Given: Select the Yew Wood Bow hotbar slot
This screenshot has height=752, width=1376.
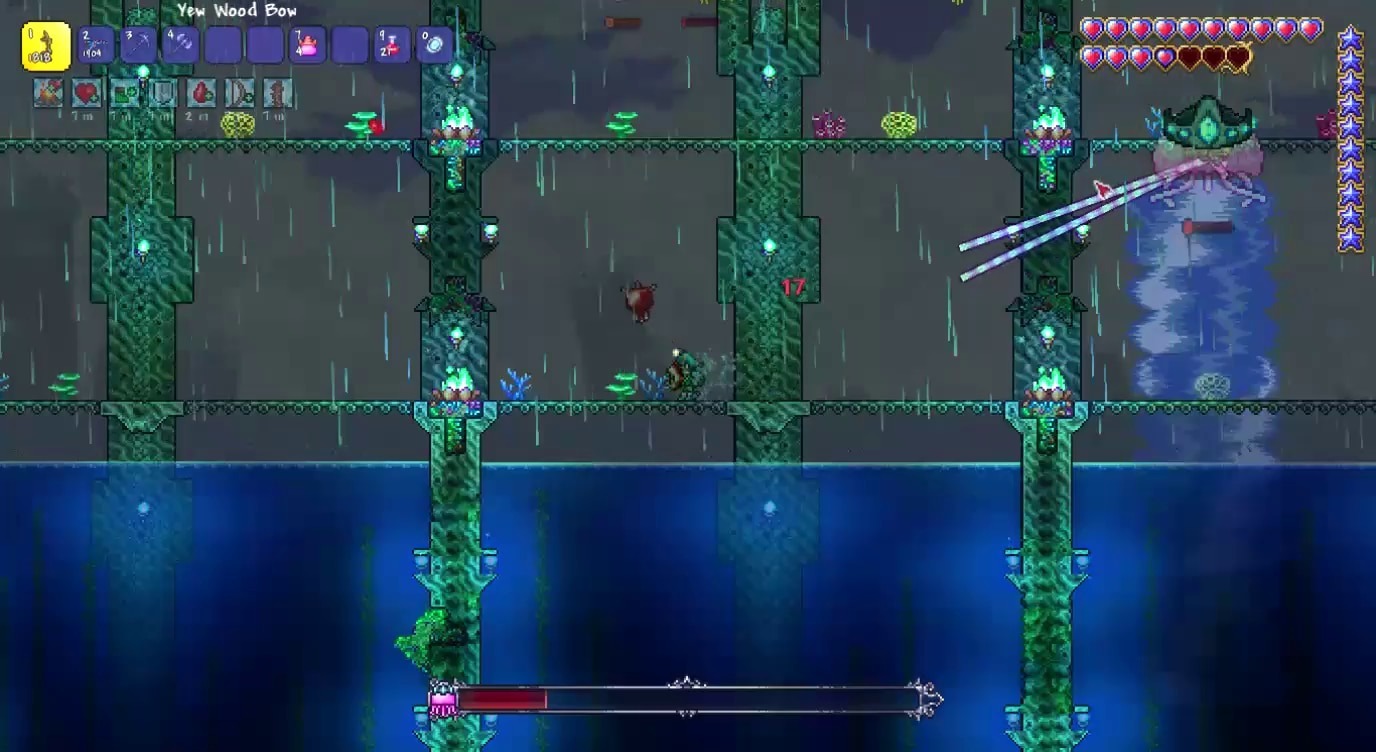Looking at the screenshot, I should click(x=46, y=46).
